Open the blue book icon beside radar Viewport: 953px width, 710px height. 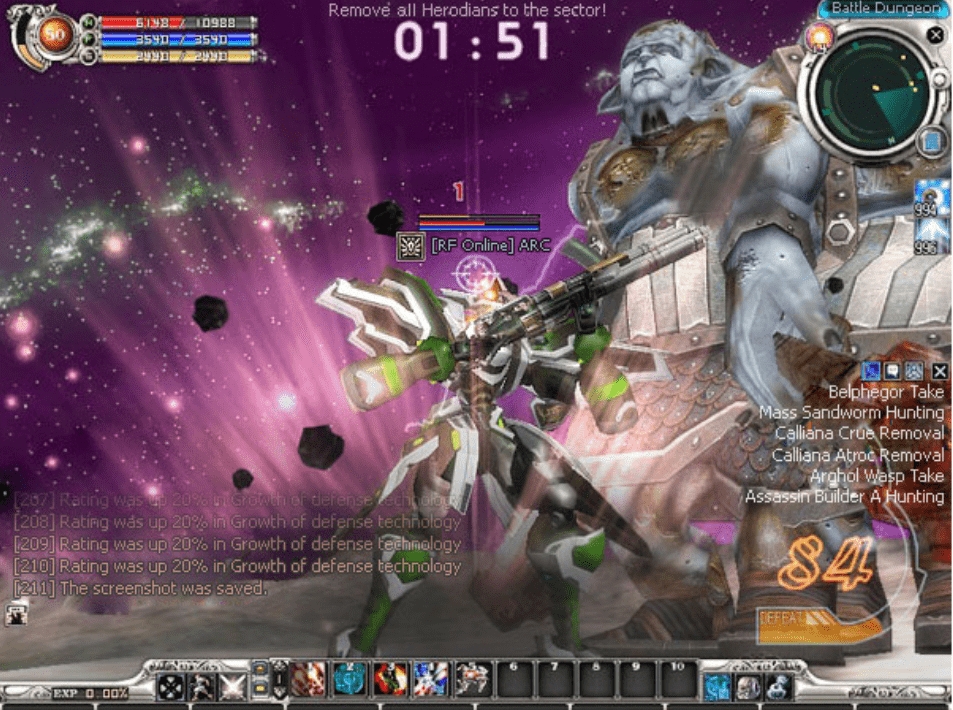[x=932, y=141]
